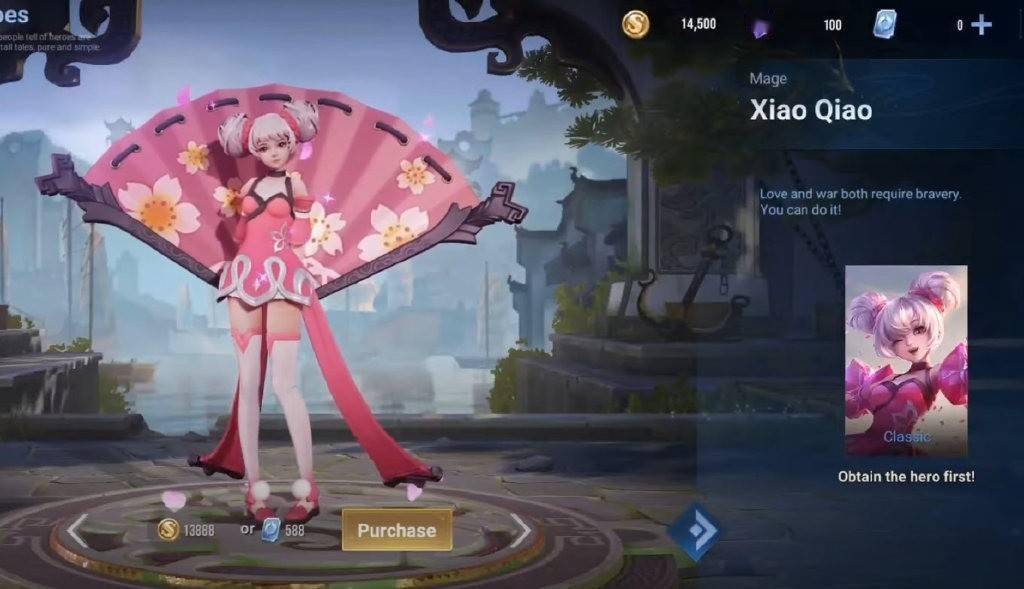Add more currency with the plus button
Screen dimensions: 1024x589
pos(982,25)
